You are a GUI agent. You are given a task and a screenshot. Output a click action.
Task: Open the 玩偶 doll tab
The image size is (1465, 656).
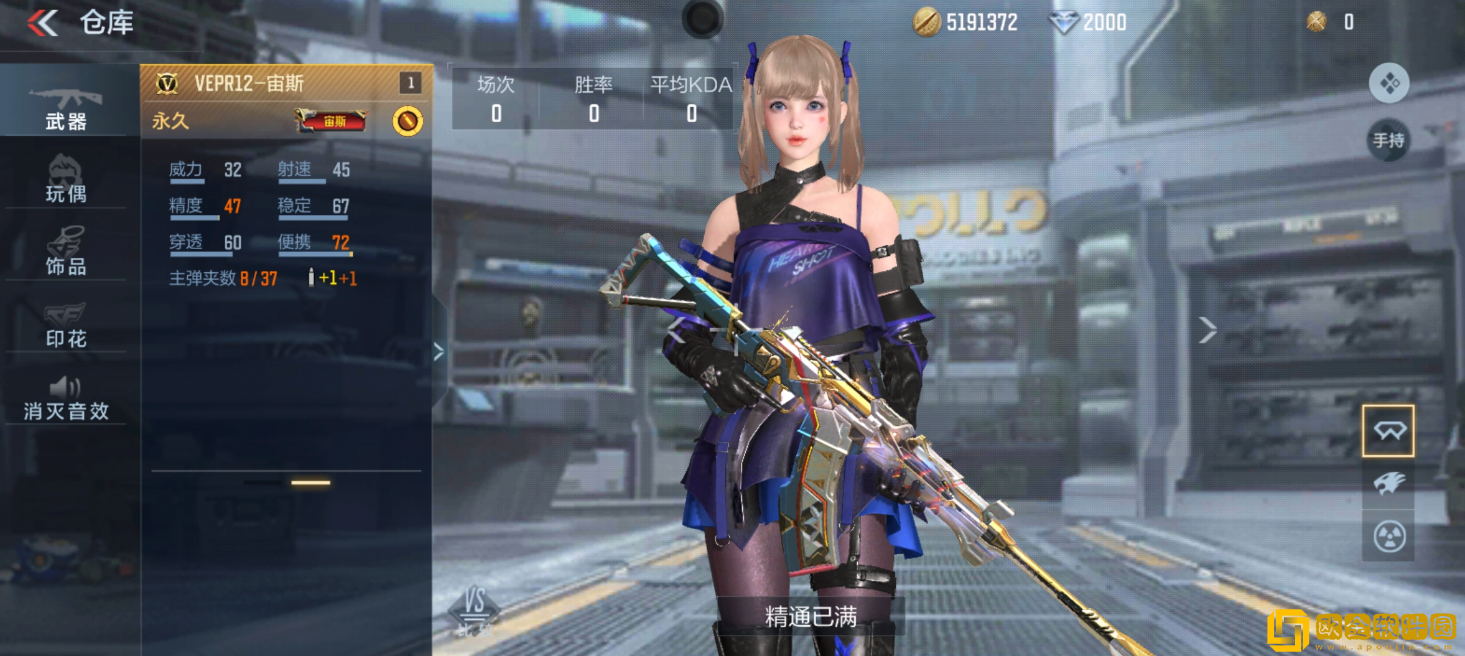tap(66, 180)
